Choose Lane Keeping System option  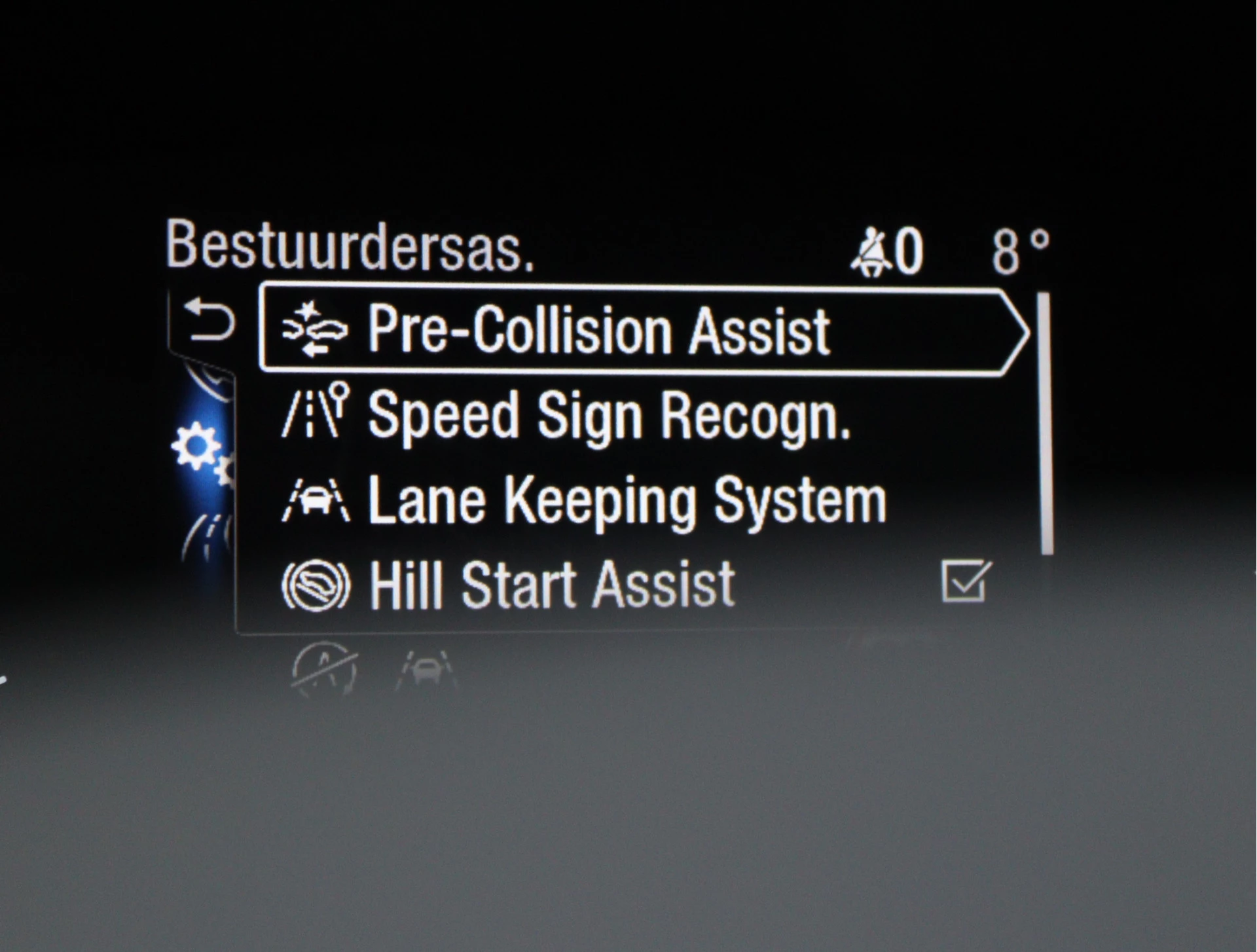tap(627, 501)
